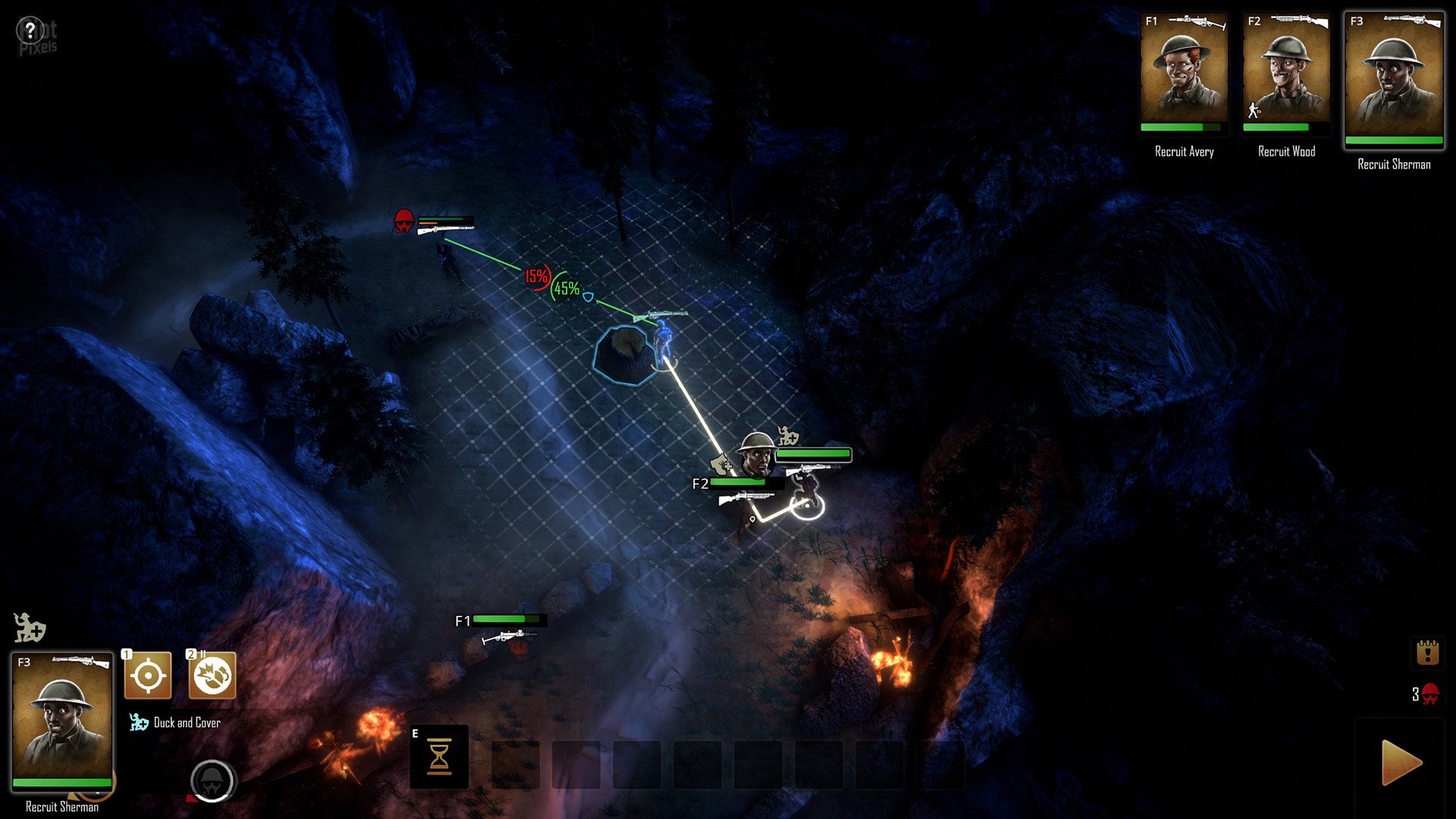The height and width of the screenshot is (819, 1456).
Task: Click the 45% hit chance indicator
Action: [566, 288]
